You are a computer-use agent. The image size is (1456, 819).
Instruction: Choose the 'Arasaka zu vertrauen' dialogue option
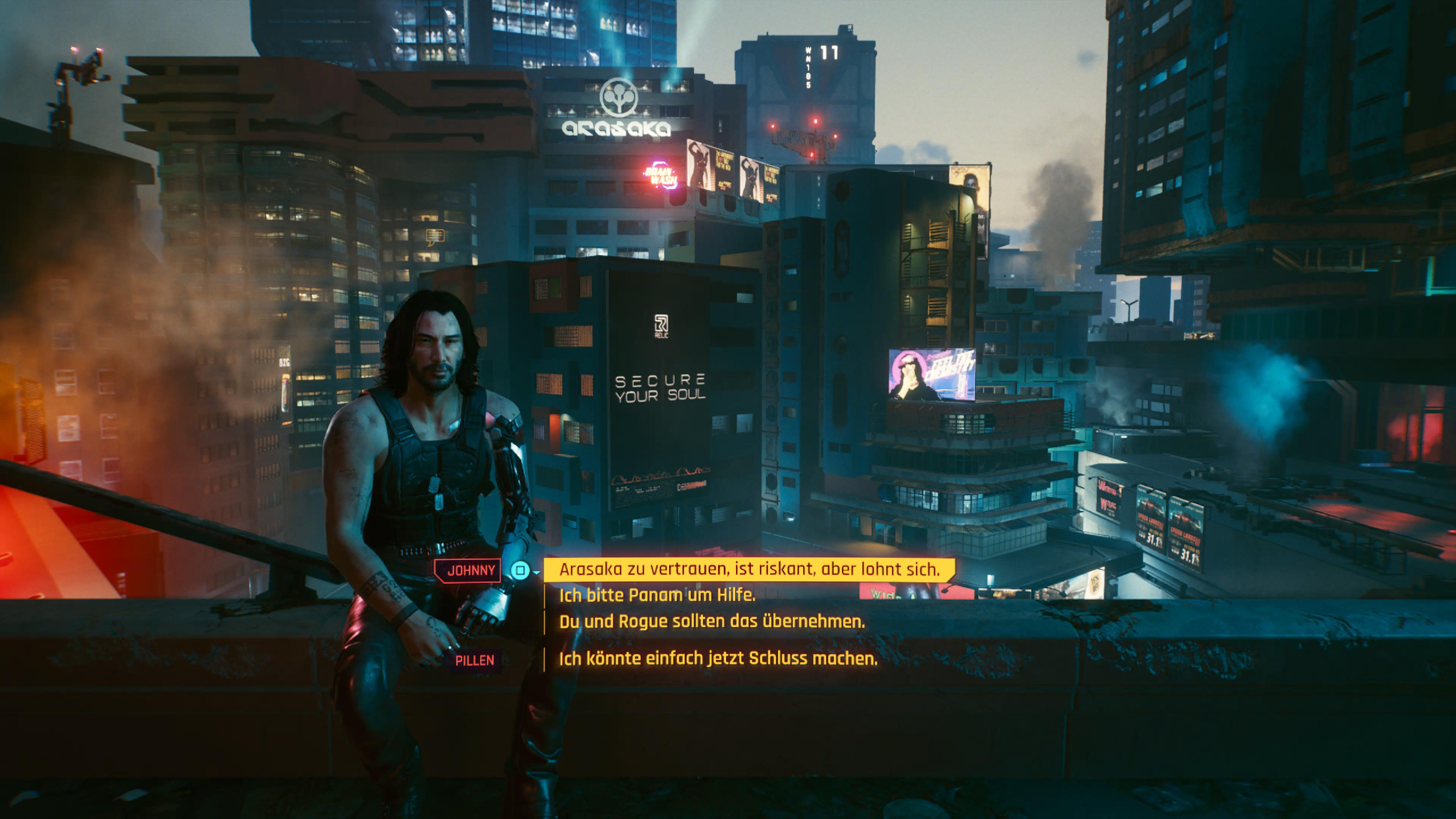(x=749, y=569)
